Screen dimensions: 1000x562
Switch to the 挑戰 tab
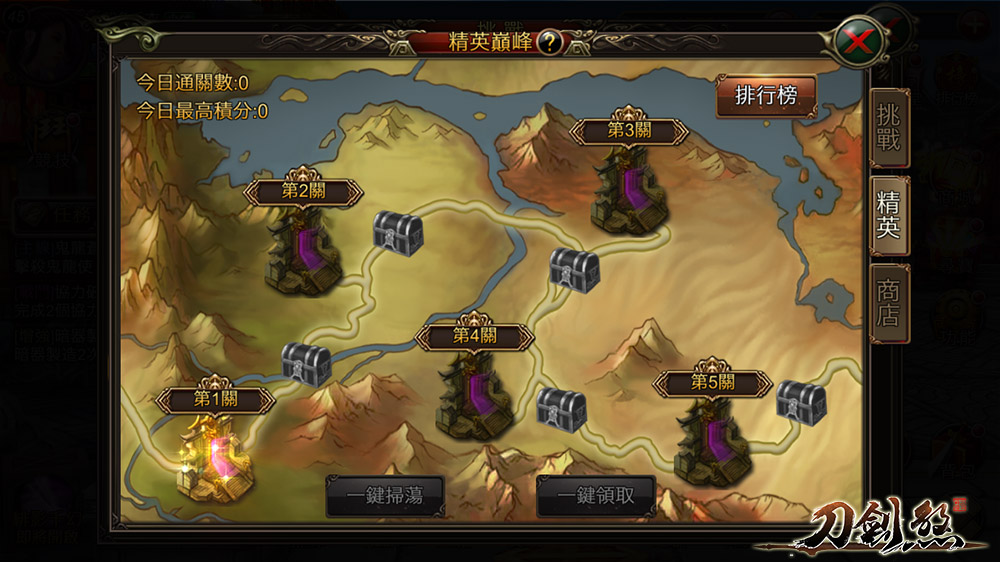click(x=888, y=129)
